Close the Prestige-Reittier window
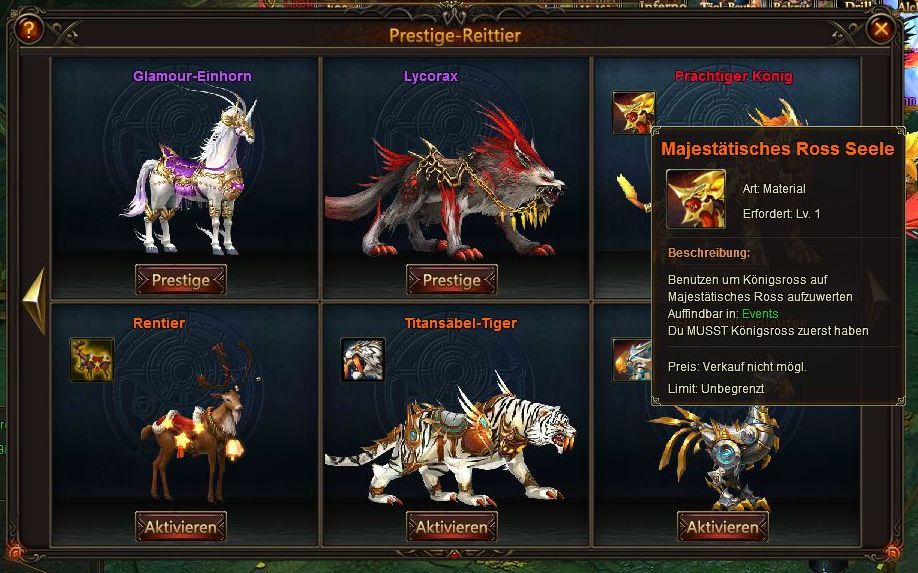Viewport: 918px width, 573px height. click(881, 29)
